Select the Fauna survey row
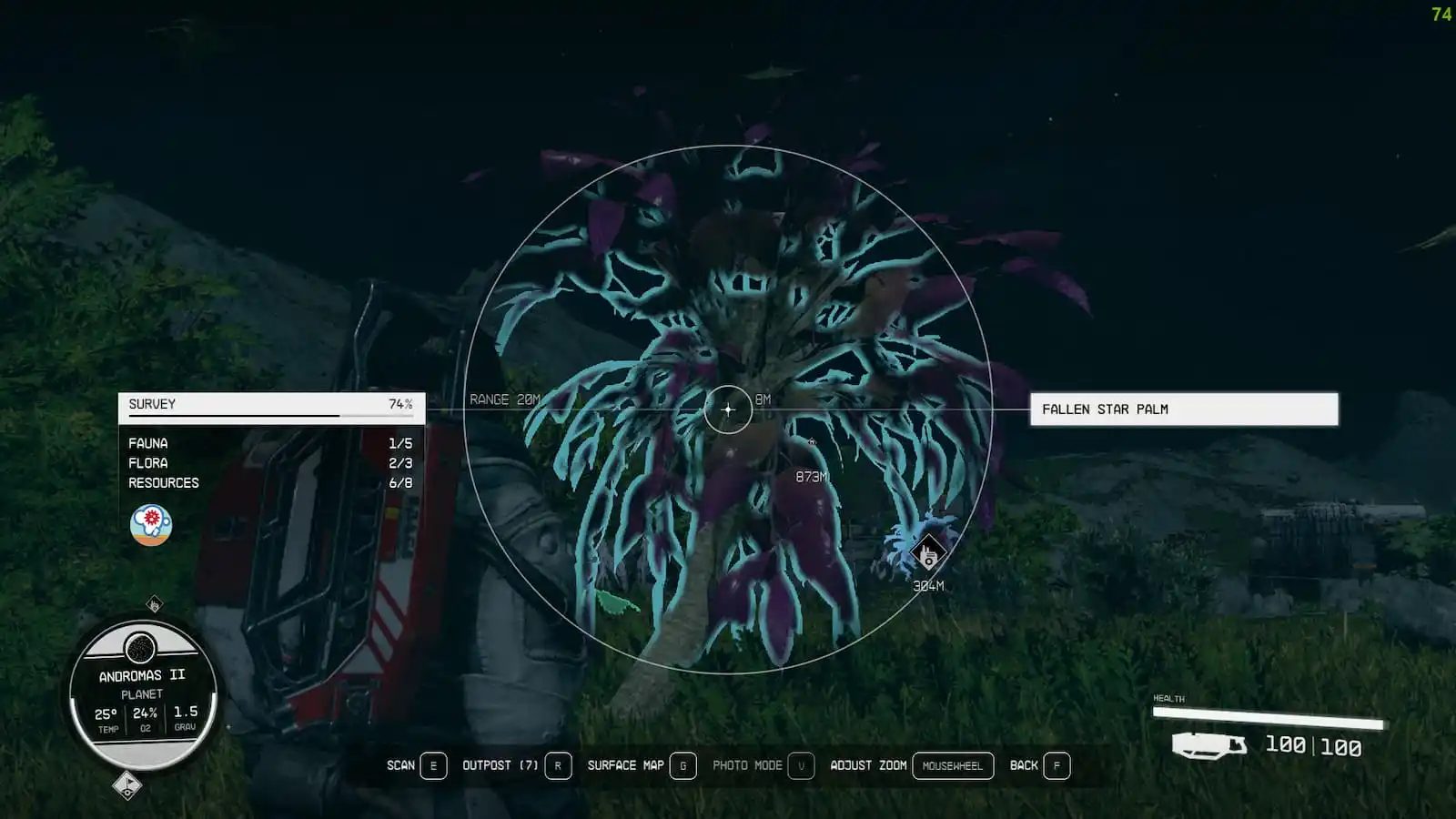This screenshot has width=1456, height=819. coord(270,443)
